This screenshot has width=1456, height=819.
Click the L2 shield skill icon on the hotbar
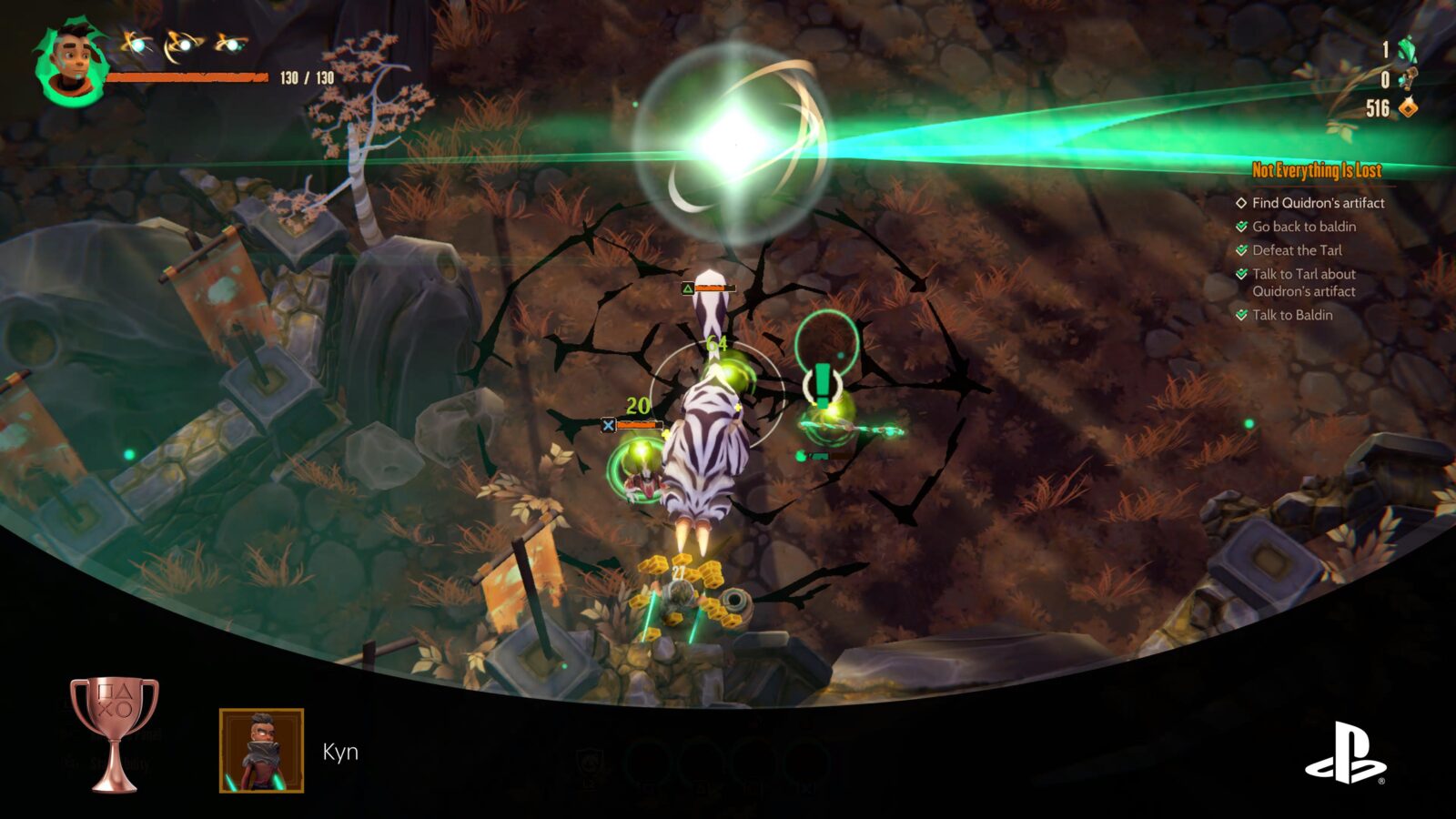[x=590, y=763]
